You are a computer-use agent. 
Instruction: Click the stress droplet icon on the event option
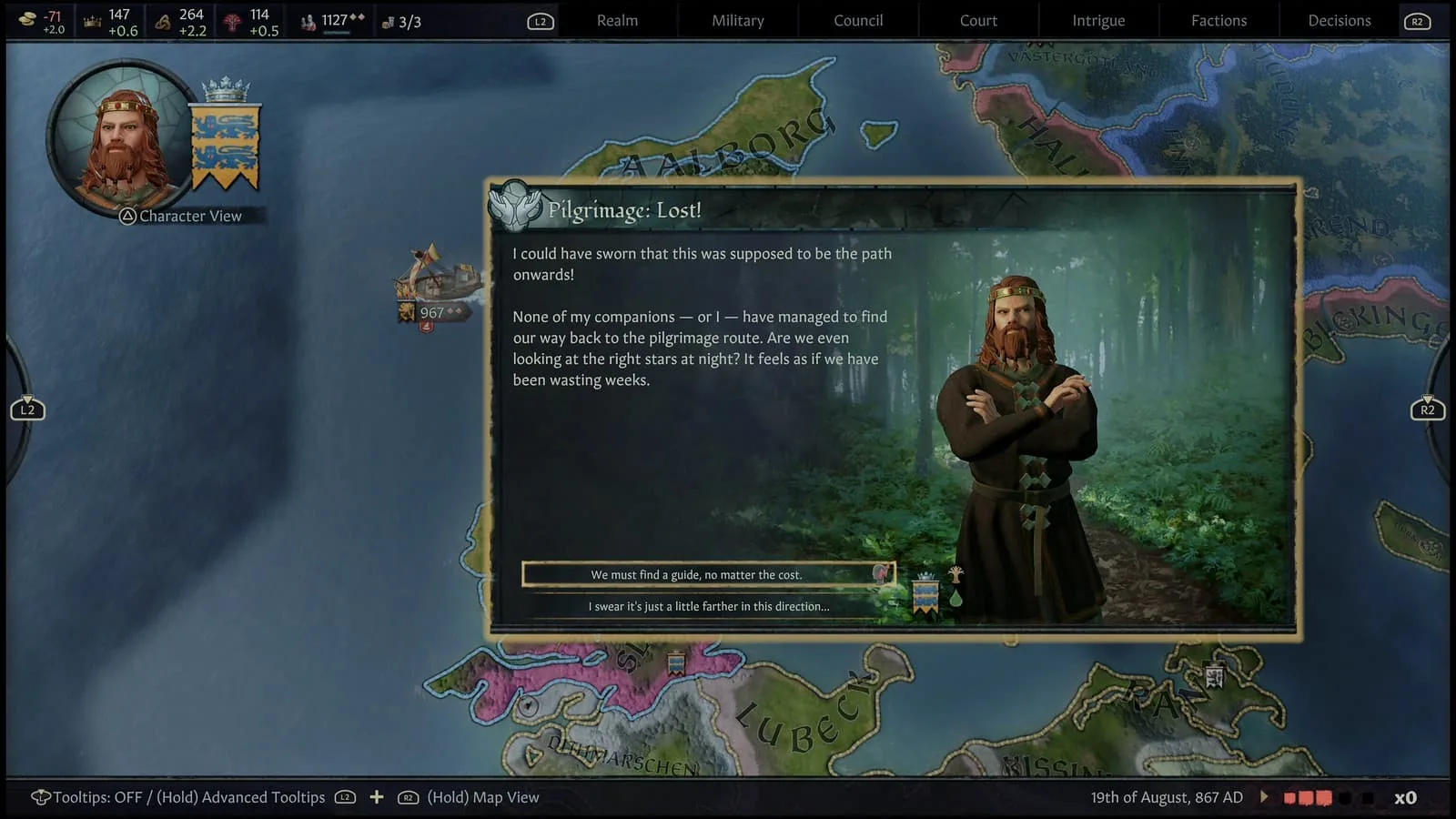tap(957, 598)
